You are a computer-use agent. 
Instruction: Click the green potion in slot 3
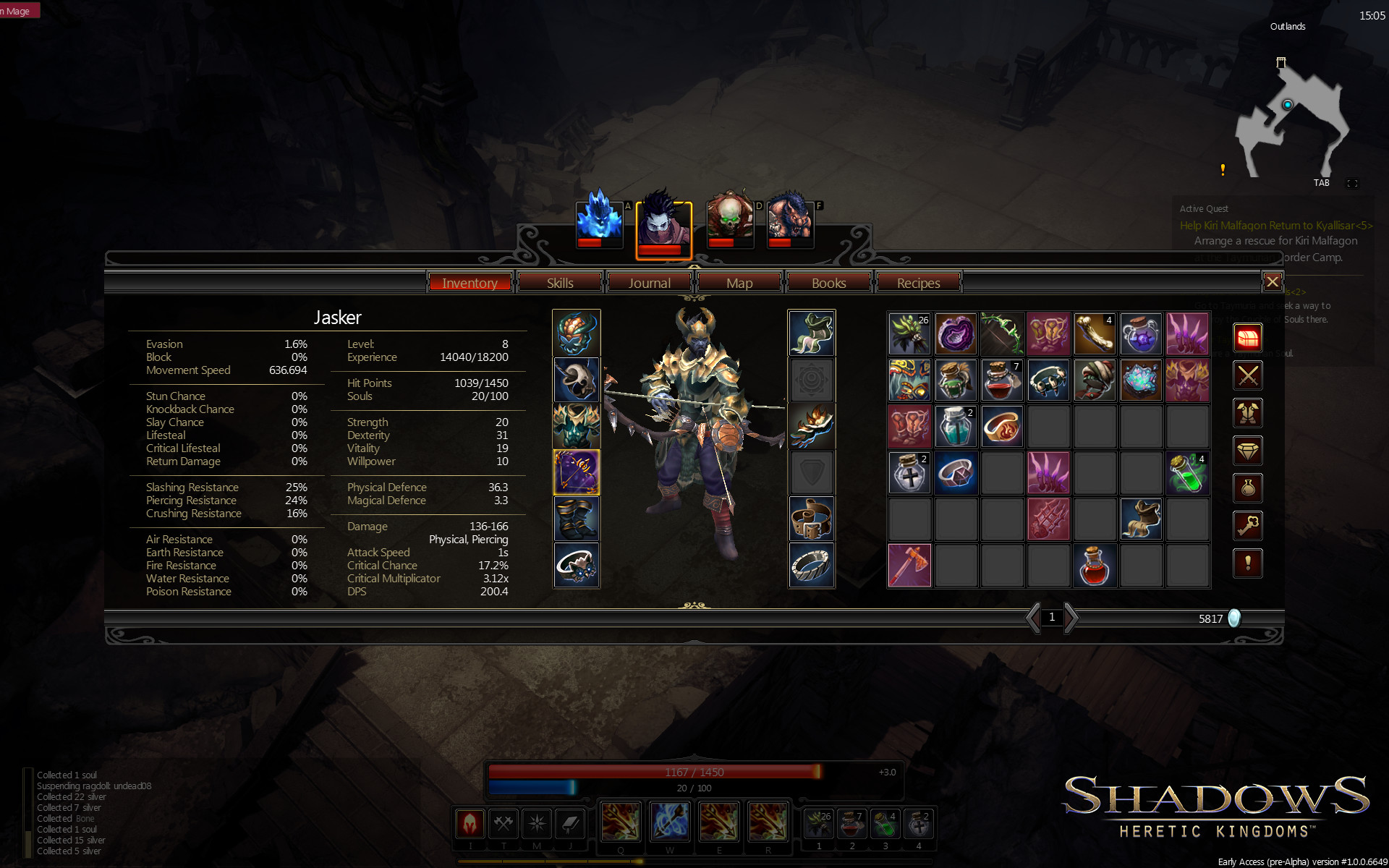pos(885,823)
